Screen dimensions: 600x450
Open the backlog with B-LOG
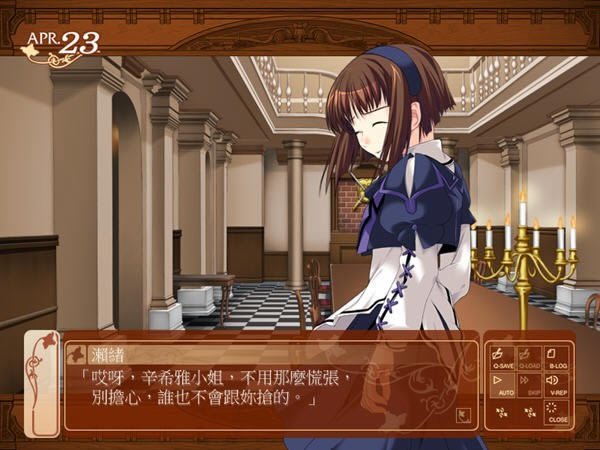pos(555,356)
